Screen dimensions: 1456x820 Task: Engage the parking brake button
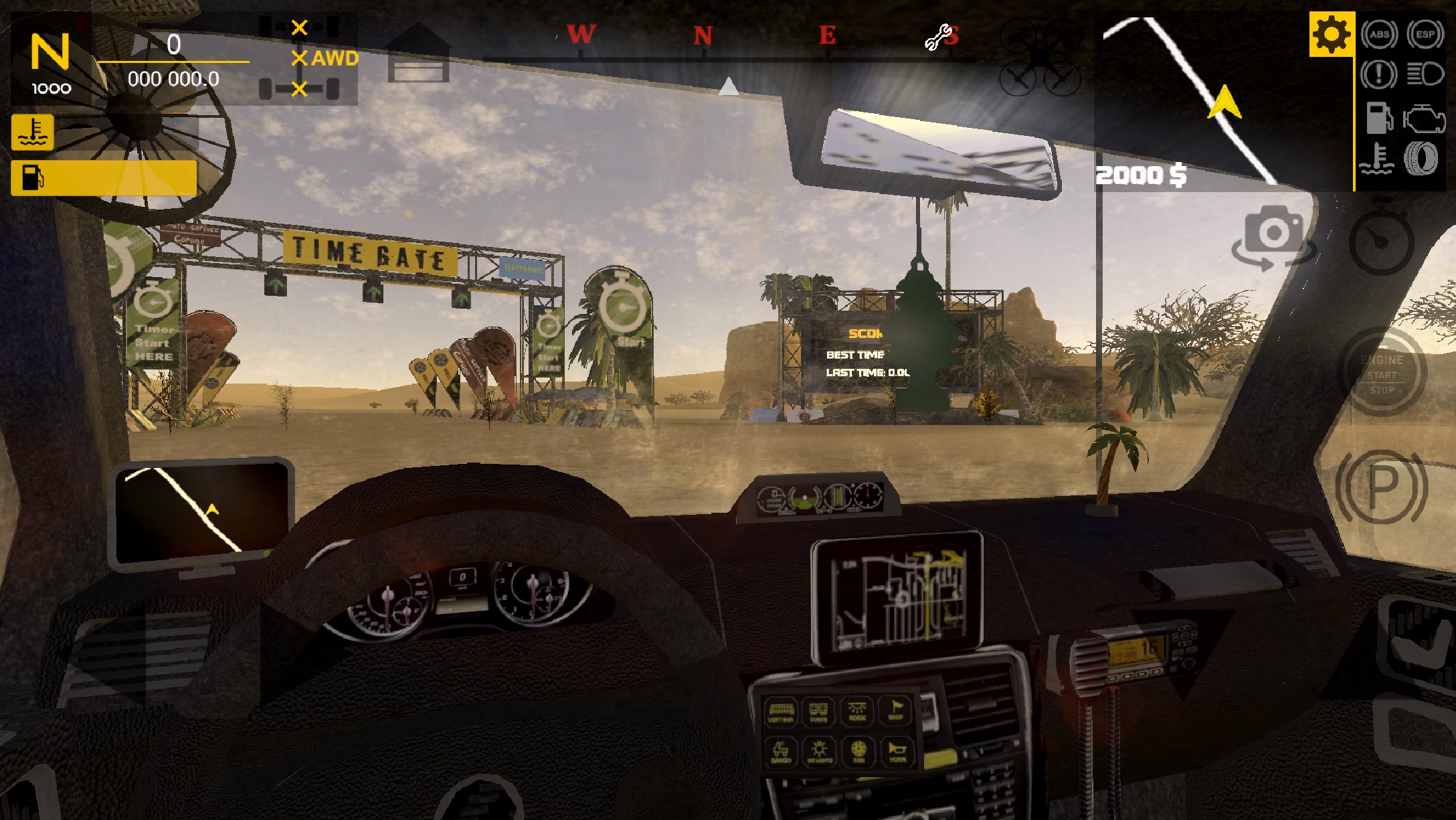[x=1382, y=487]
